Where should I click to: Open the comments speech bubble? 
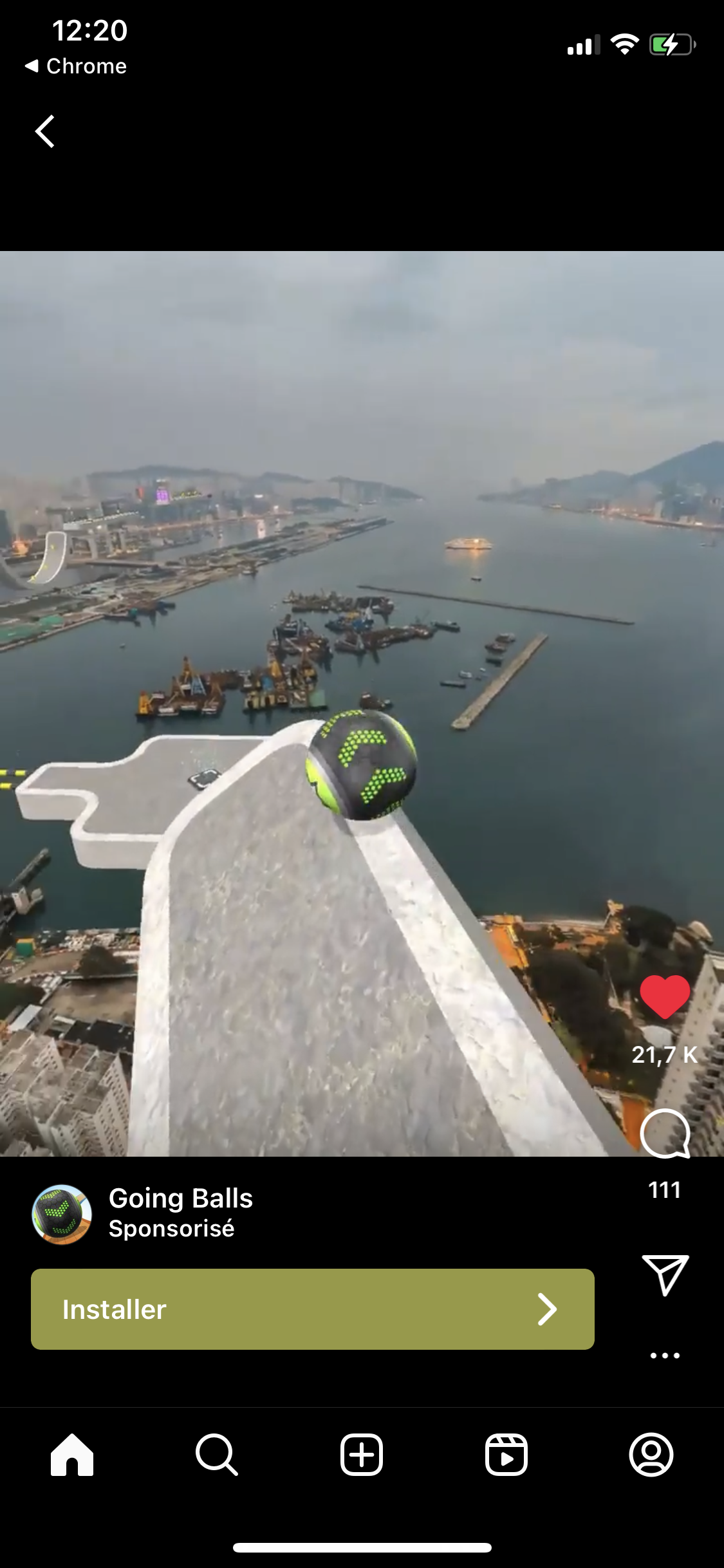[665, 1134]
